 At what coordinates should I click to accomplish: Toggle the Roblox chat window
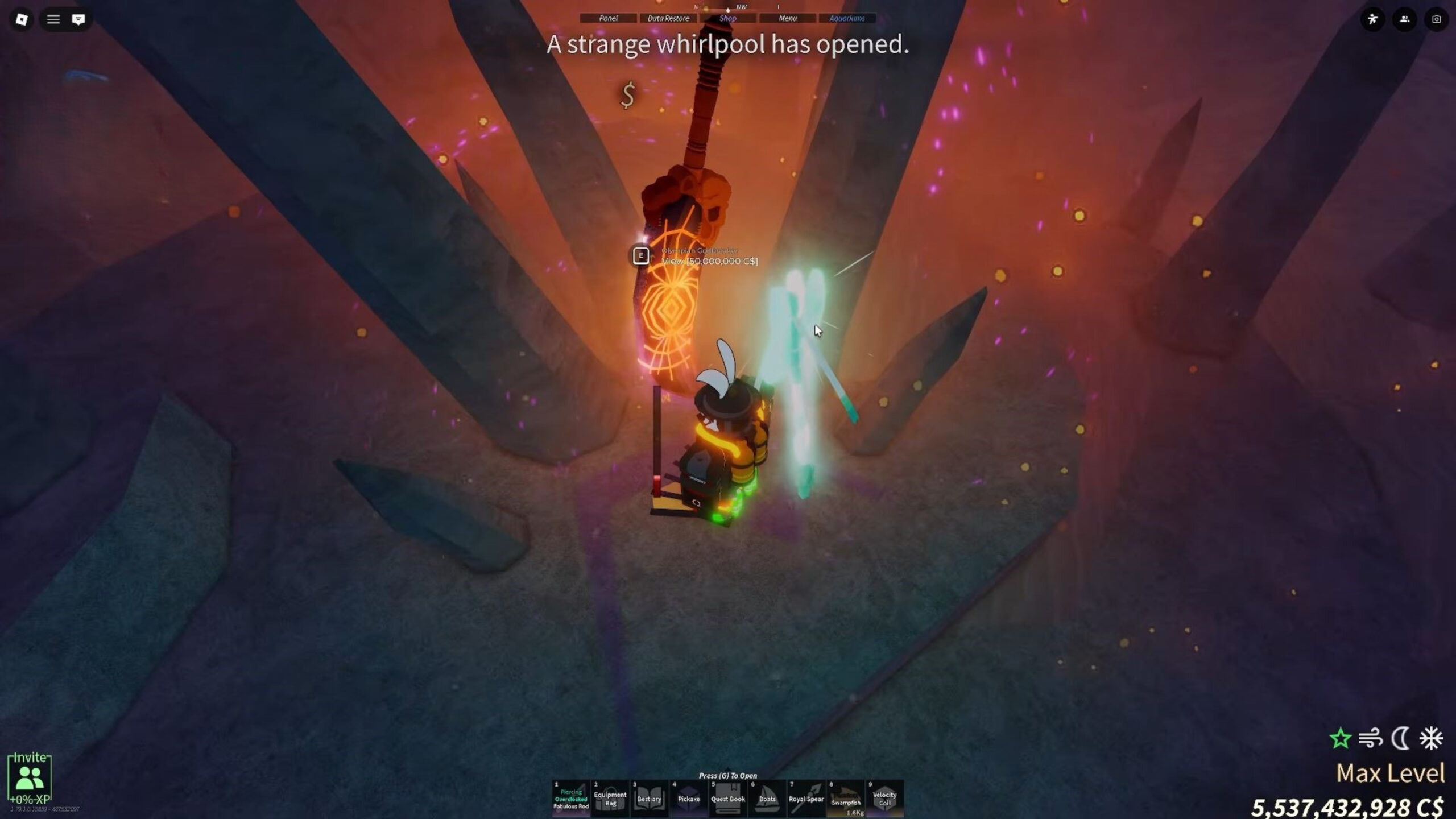coord(78,19)
